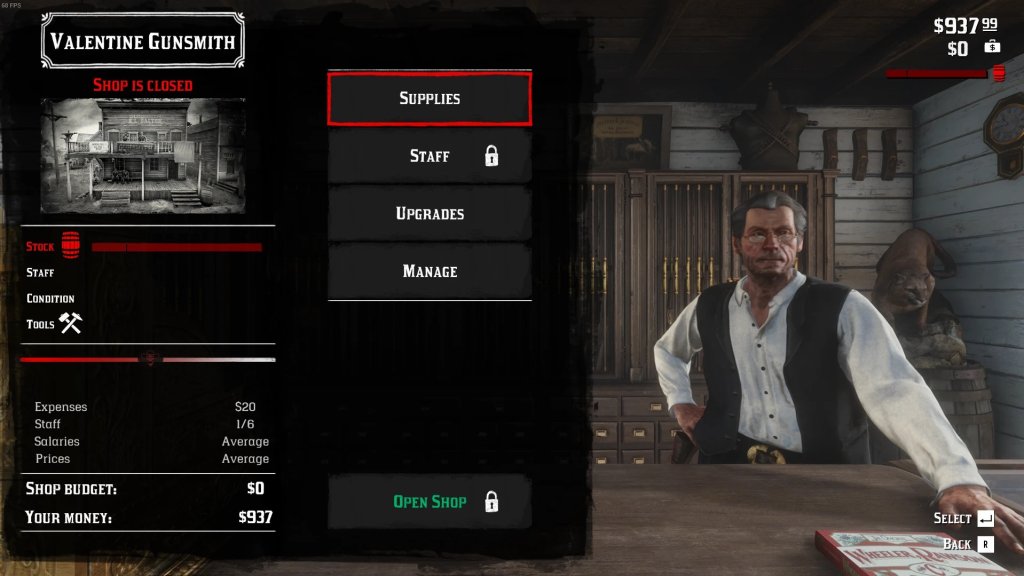The height and width of the screenshot is (576, 1024).
Task: Click the locked Open Shop button
Action: (x=429, y=501)
